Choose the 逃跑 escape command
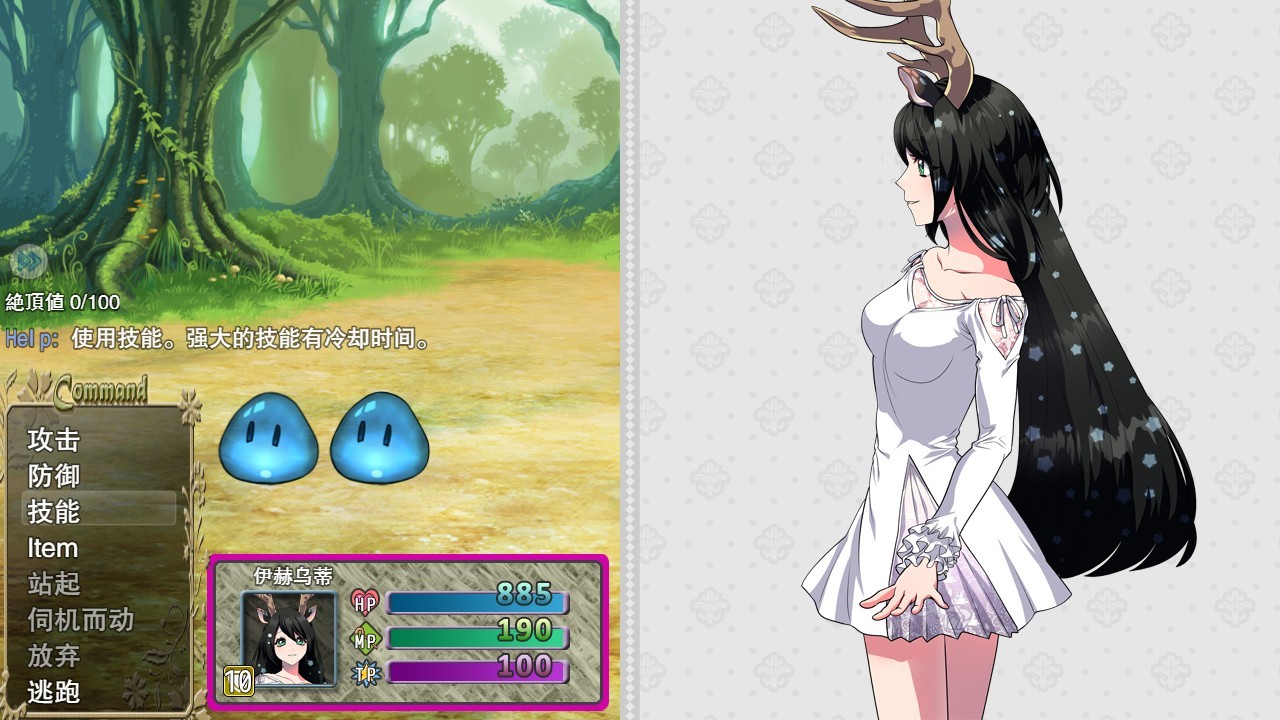Screen dimensions: 1280x720 [54, 691]
